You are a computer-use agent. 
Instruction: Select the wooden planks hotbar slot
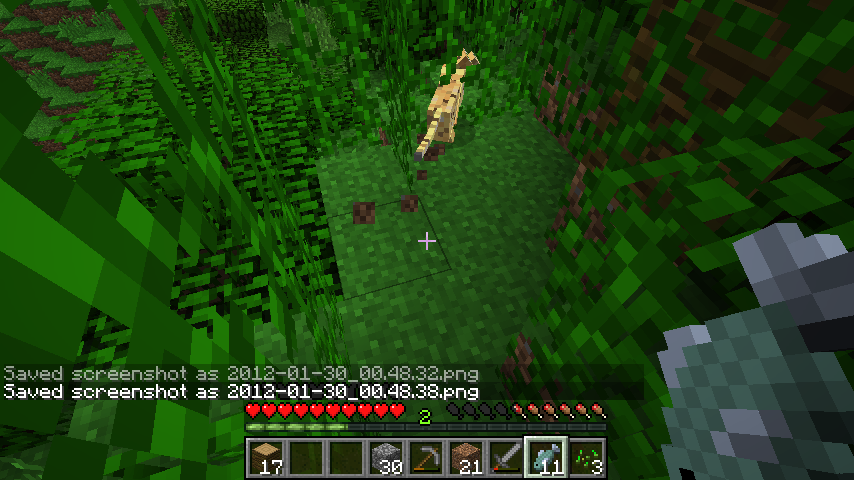(x=266, y=457)
